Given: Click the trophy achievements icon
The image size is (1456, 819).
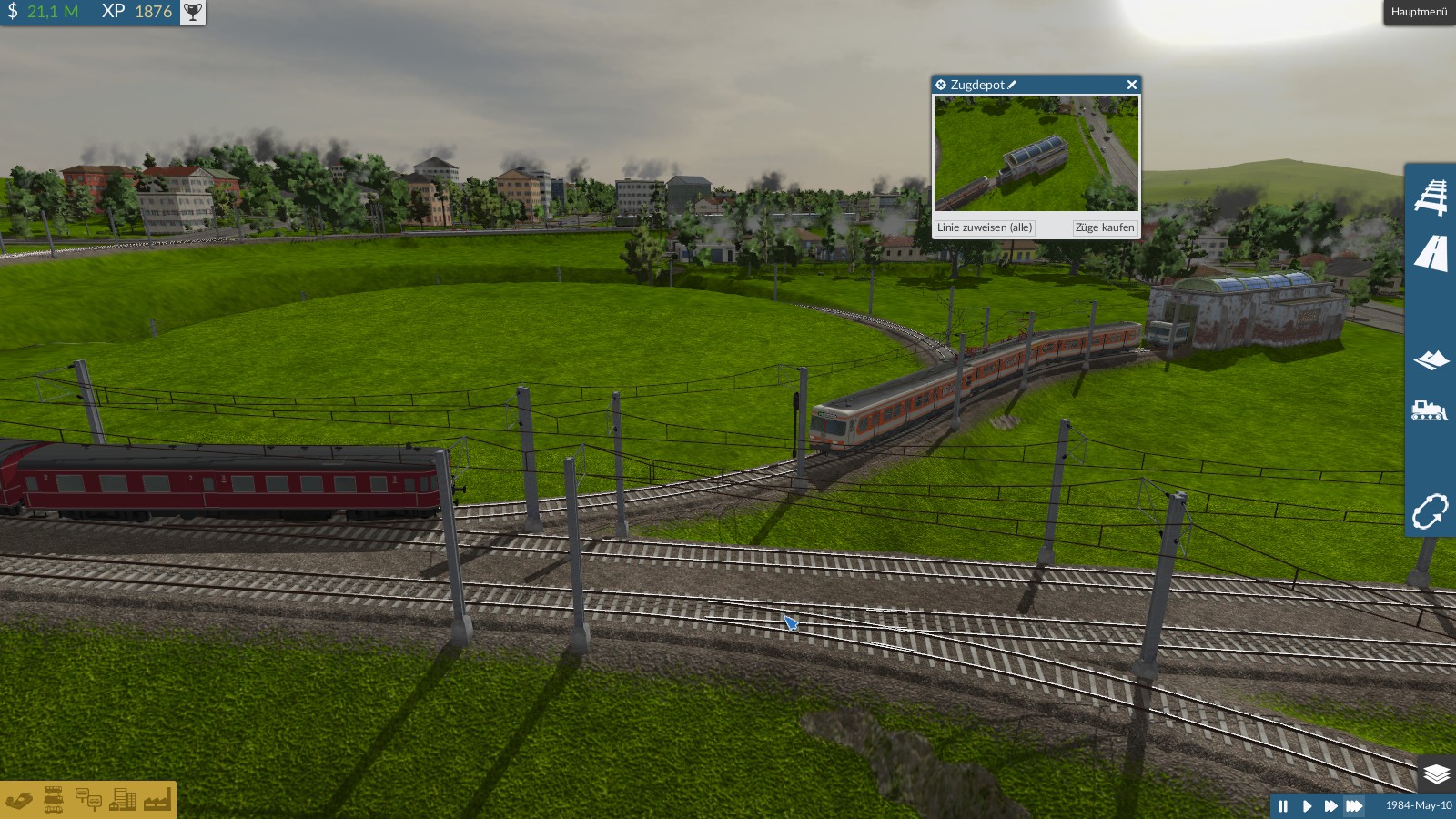Looking at the screenshot, I should pyautogui.click(x=193, y=12).
